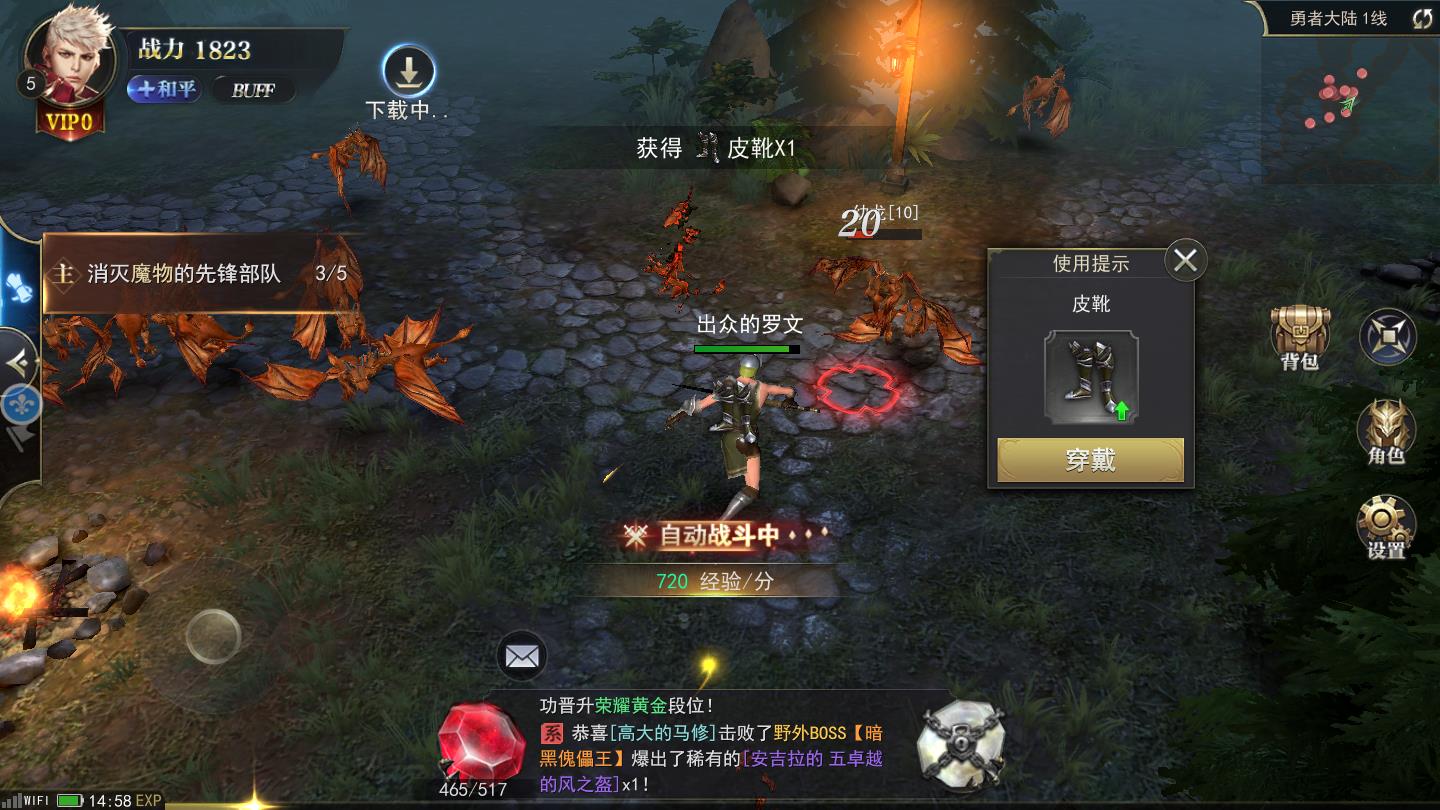
Task: Toggle the BUFF display
Action: point(253,91)
